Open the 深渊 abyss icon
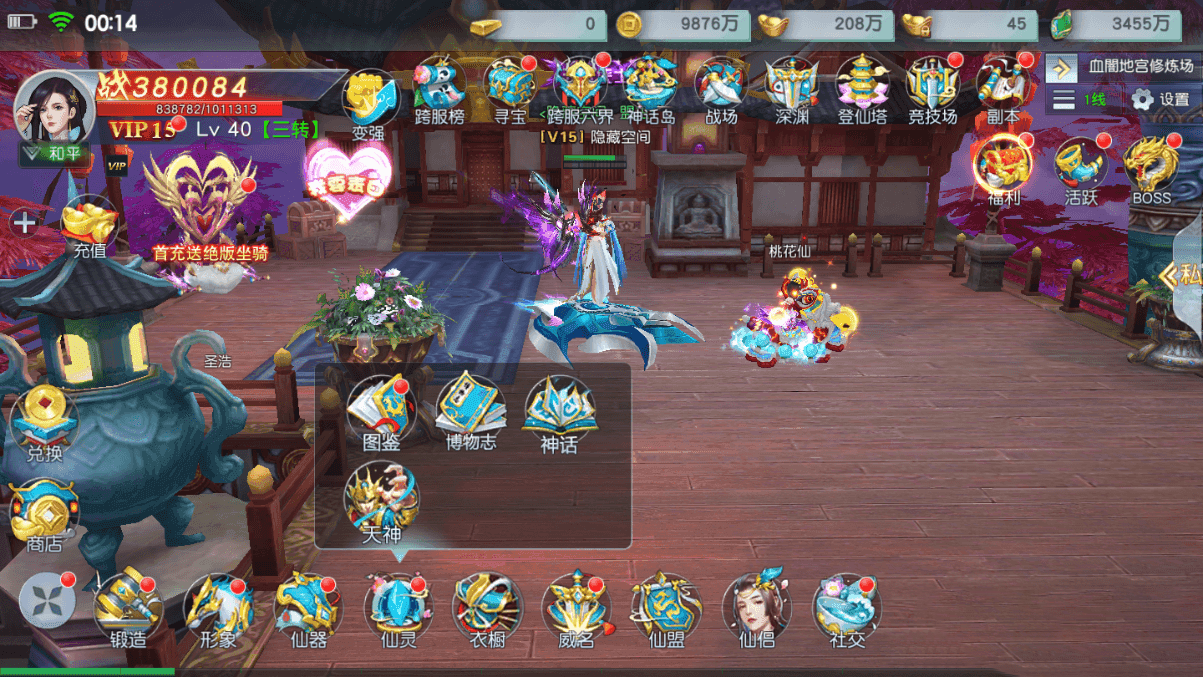 (x=791, y=88)
